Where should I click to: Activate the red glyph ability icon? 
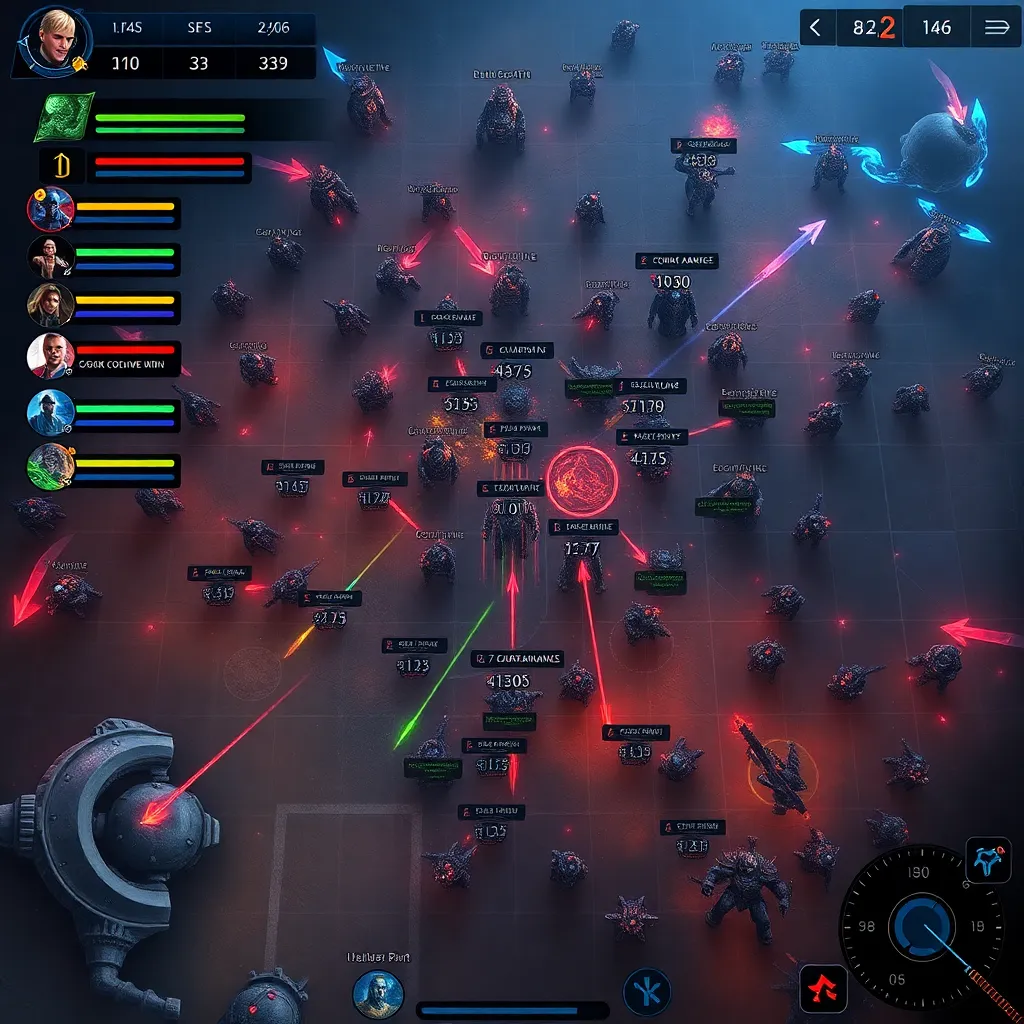[x=824, y=988]
